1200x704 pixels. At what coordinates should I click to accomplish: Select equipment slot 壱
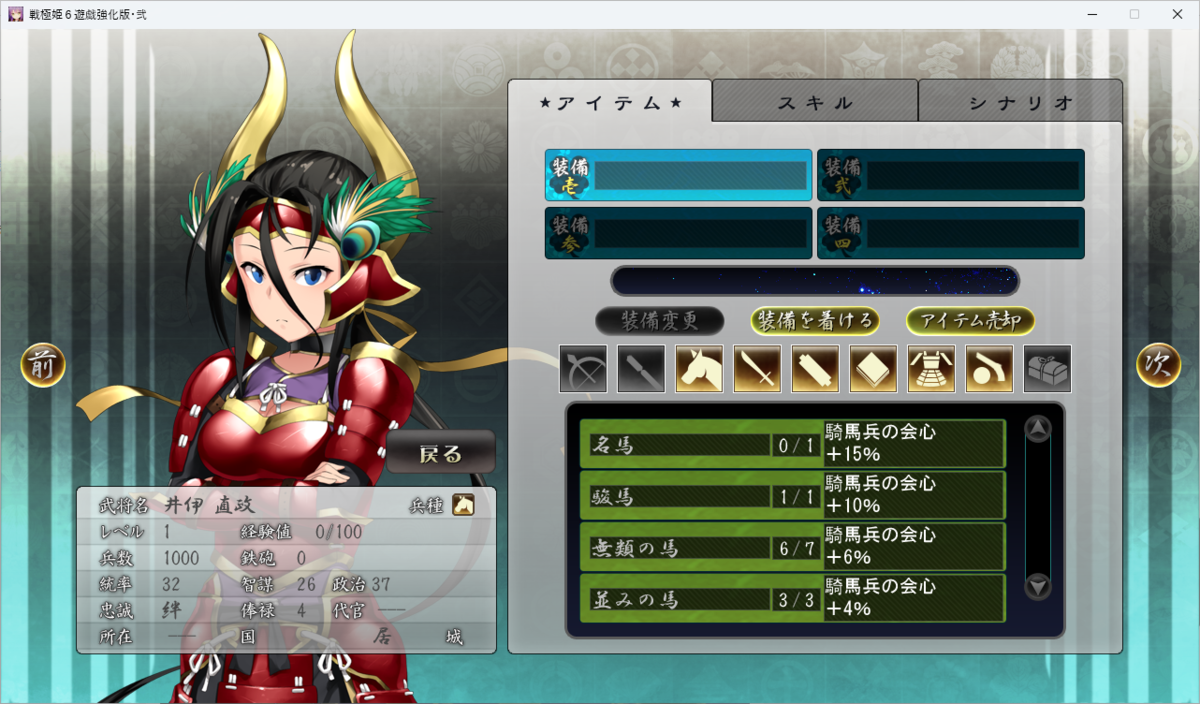[678, 175]
